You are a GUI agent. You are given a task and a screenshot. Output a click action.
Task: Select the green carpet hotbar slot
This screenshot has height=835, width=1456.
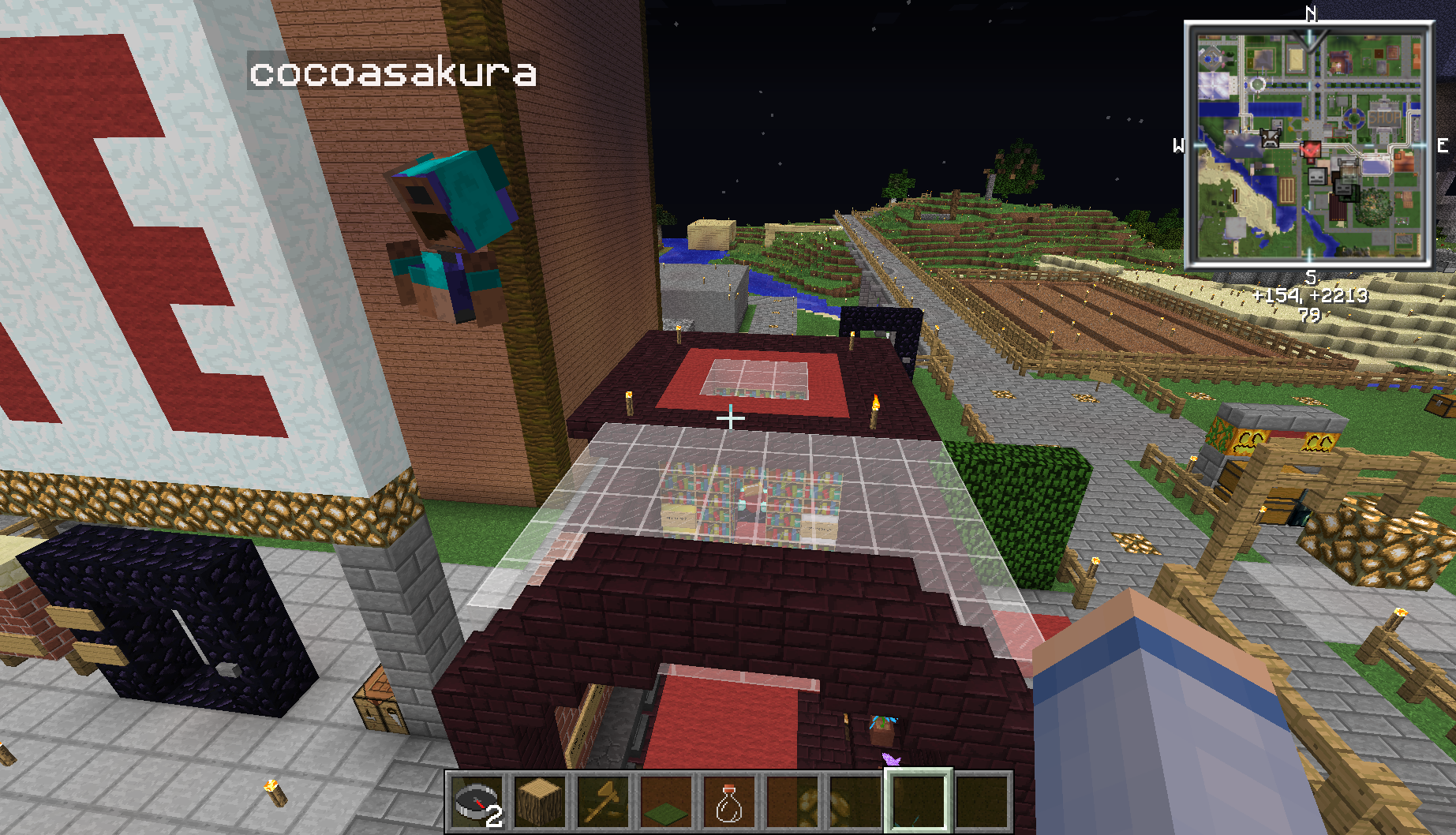(666, 801)
